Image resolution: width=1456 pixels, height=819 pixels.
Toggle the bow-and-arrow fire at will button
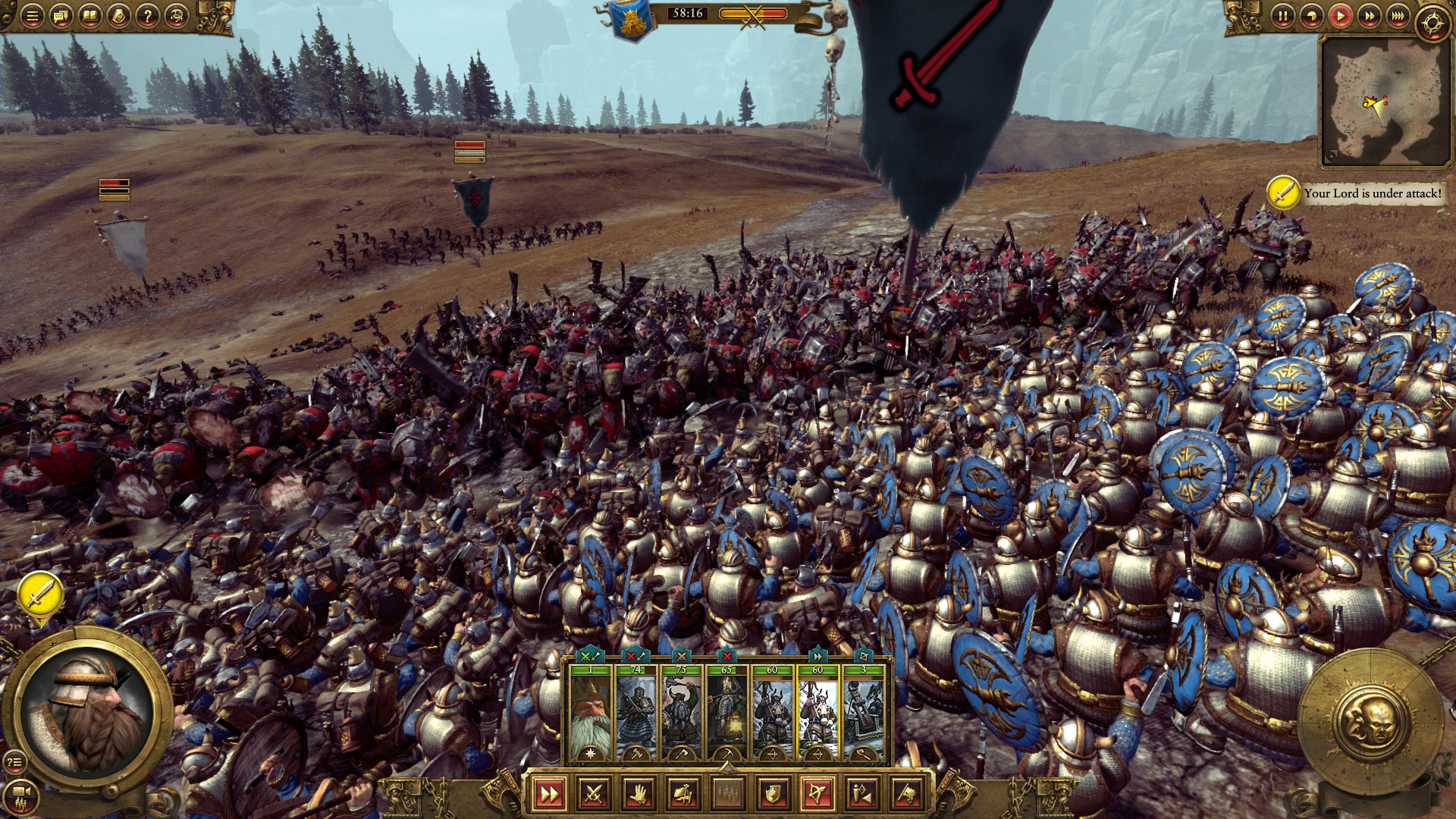(x=817, y=794)
